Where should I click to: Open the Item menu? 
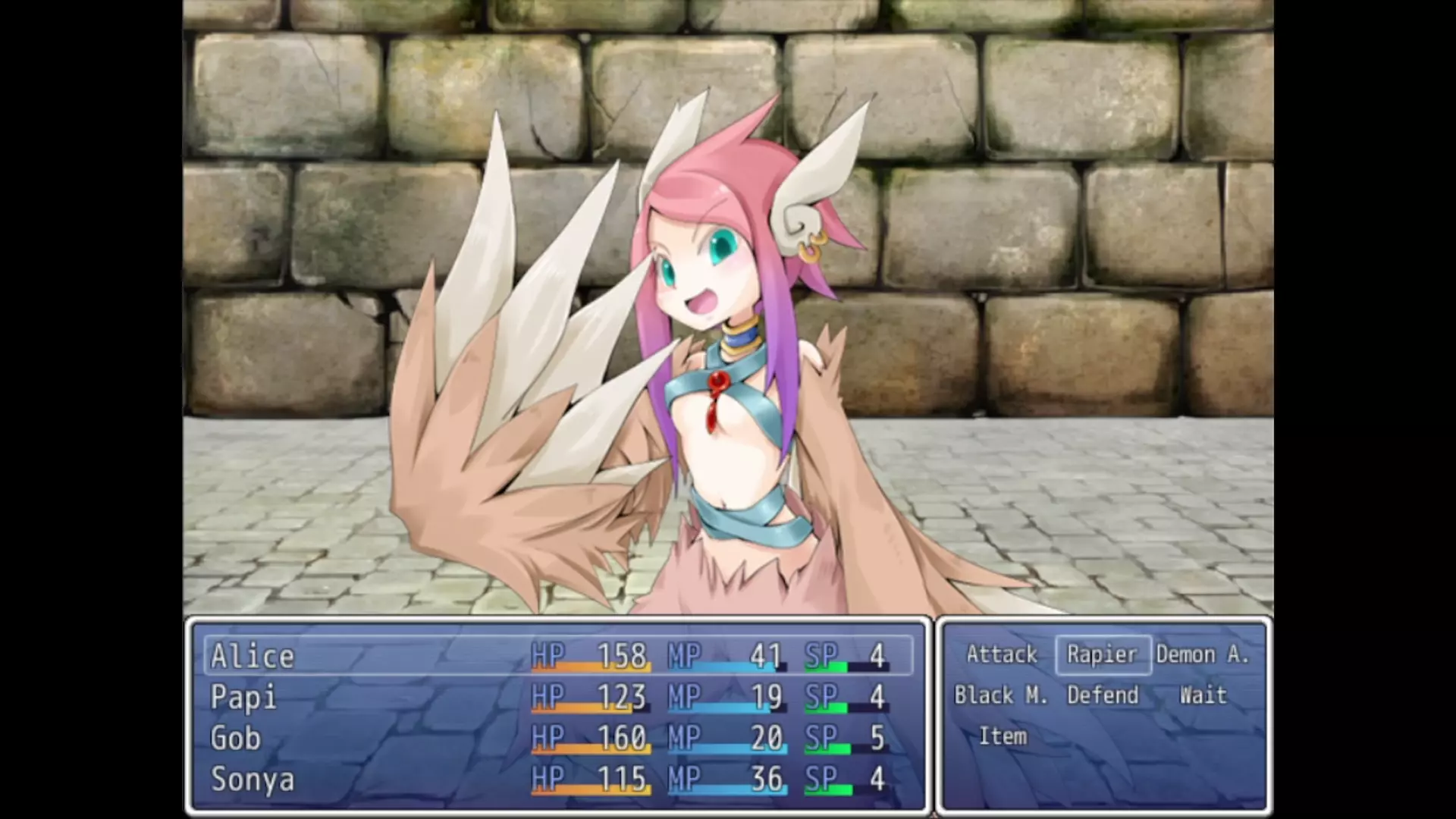tap(1003, 736)
